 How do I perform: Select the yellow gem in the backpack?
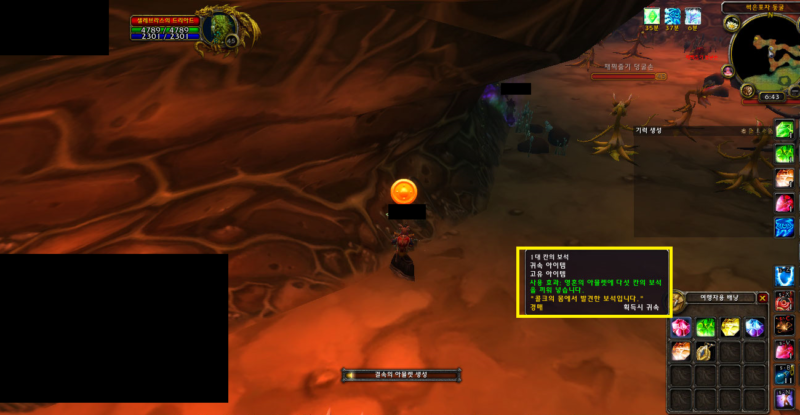730,327
